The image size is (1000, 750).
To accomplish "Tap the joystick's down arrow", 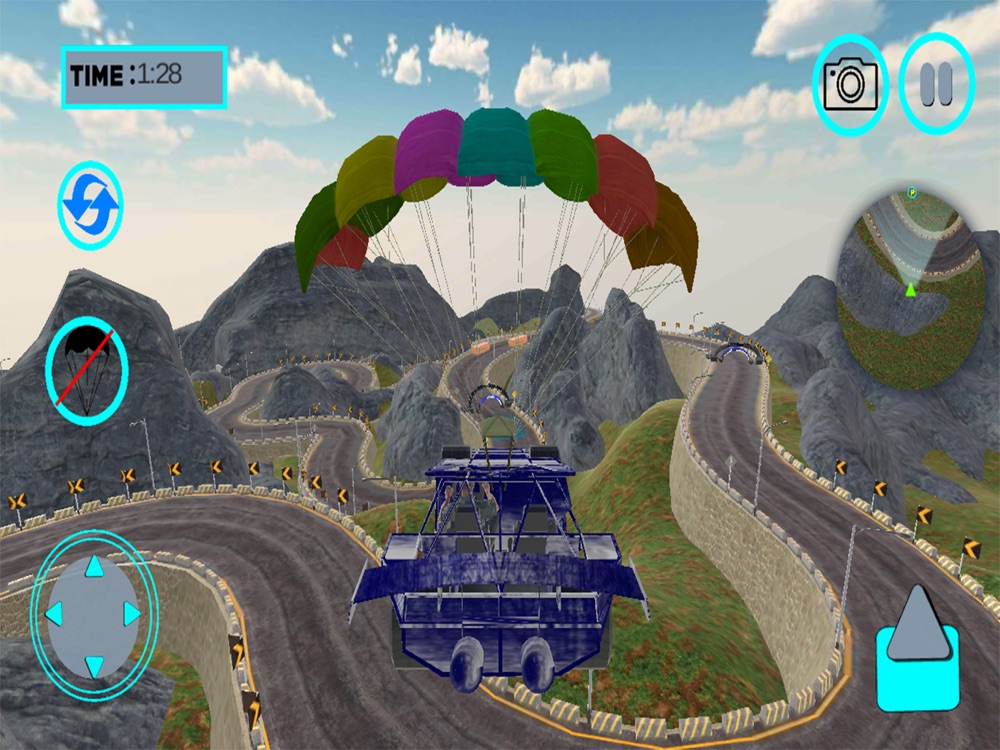I will tap(94, 664).
